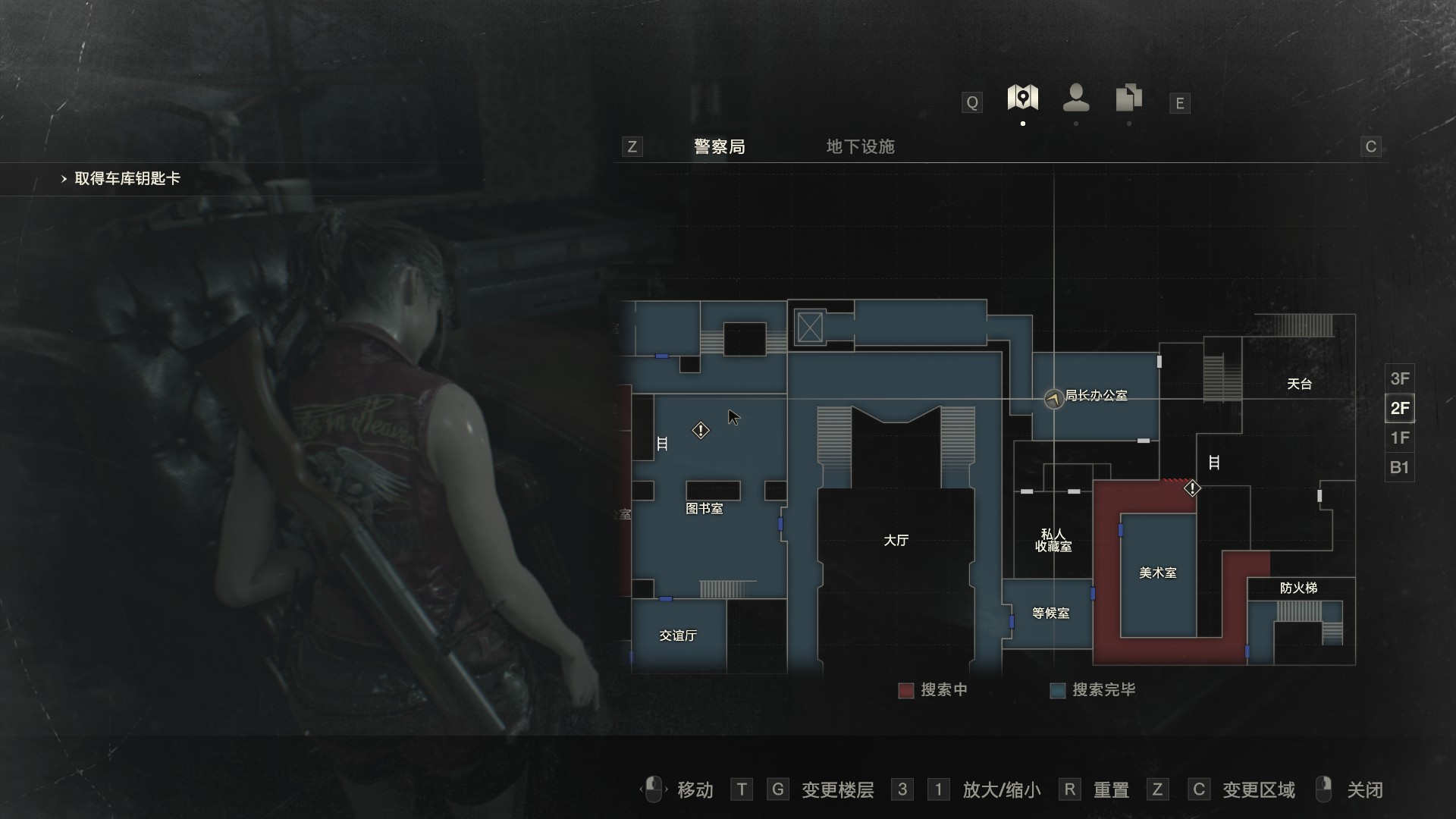1456x819 pixels.
Task: Switch to the character status tab icon
Action: coord(1076,98)
